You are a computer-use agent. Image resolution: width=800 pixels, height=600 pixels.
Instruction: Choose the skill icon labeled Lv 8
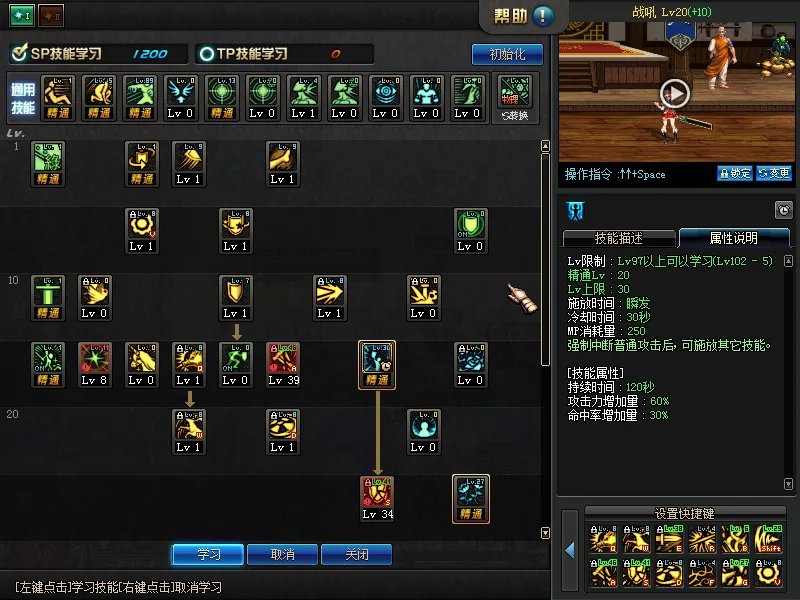click(94, 364)
